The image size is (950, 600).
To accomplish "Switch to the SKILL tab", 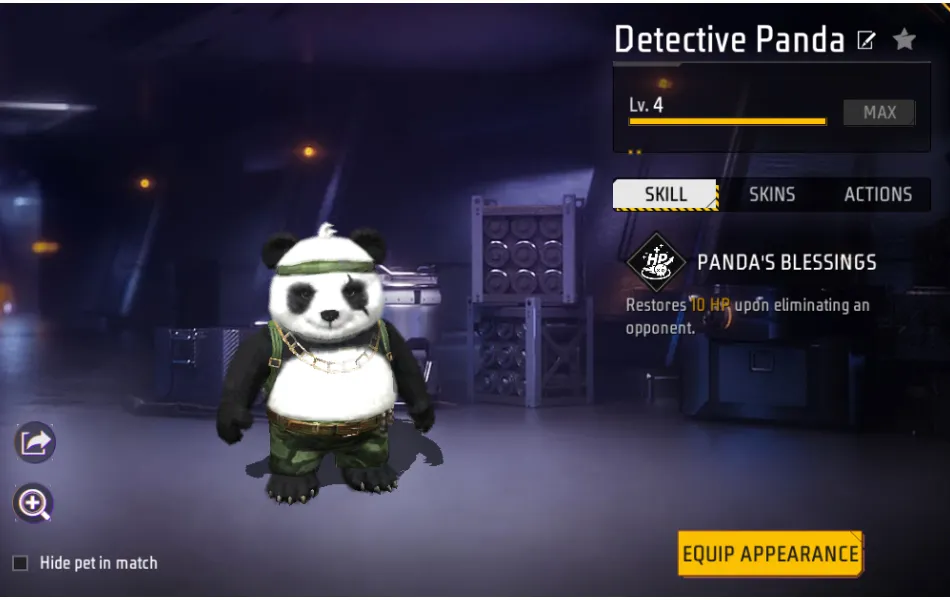I will pyautogui.click(x=665, y=194).
